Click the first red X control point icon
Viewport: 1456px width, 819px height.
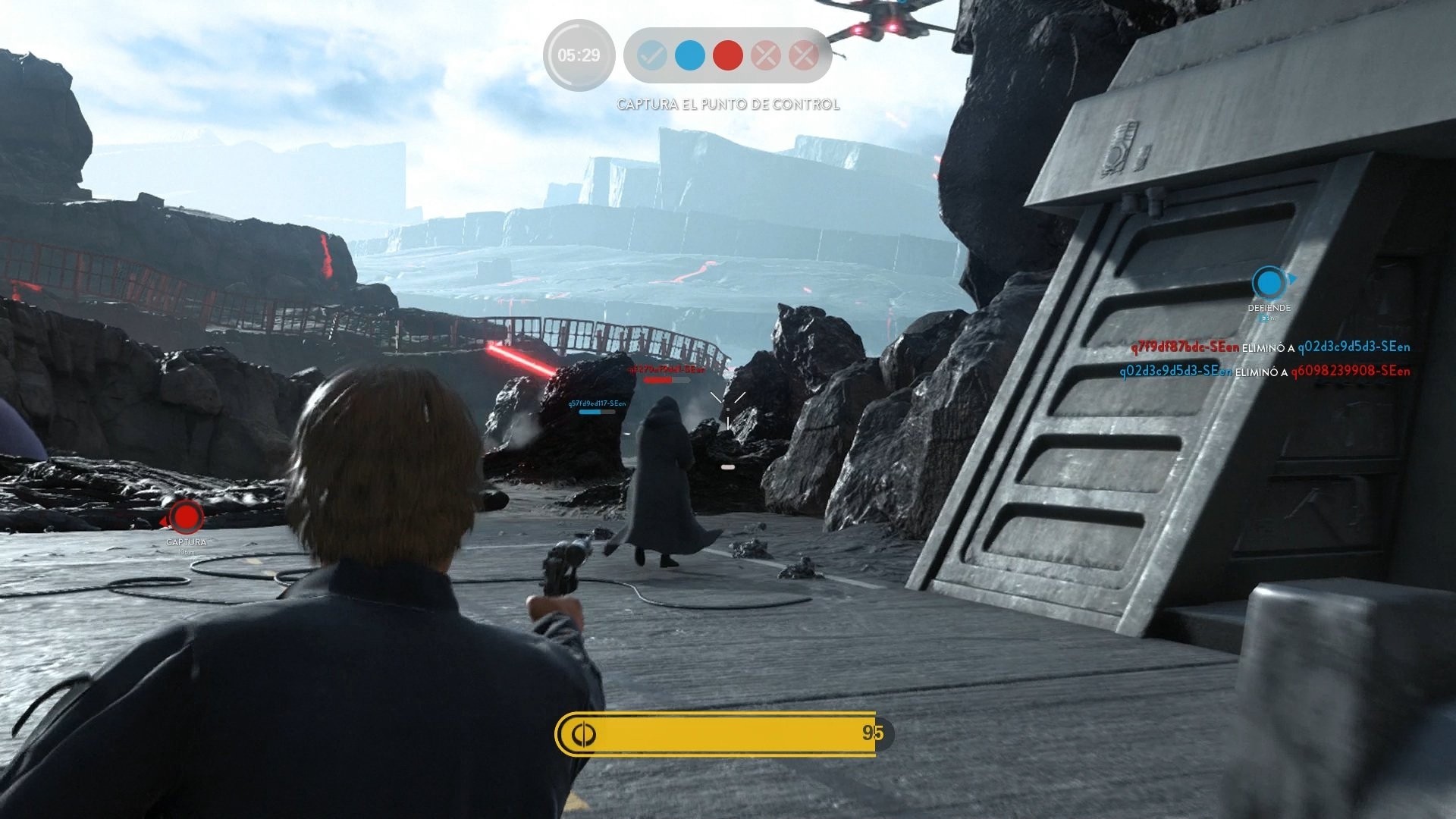767,56
